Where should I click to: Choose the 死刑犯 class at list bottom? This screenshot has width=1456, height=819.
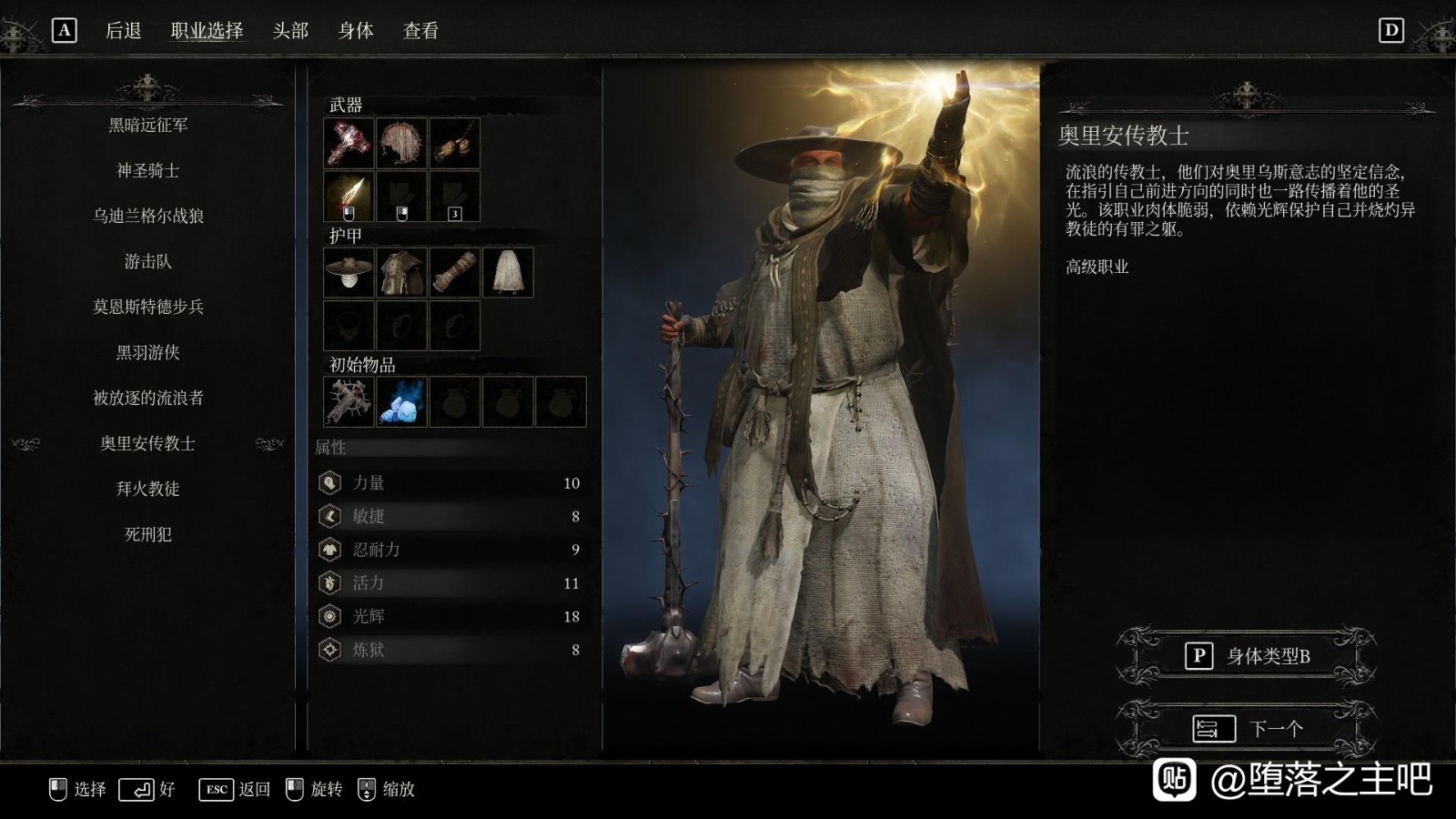[x=148, y=535]
